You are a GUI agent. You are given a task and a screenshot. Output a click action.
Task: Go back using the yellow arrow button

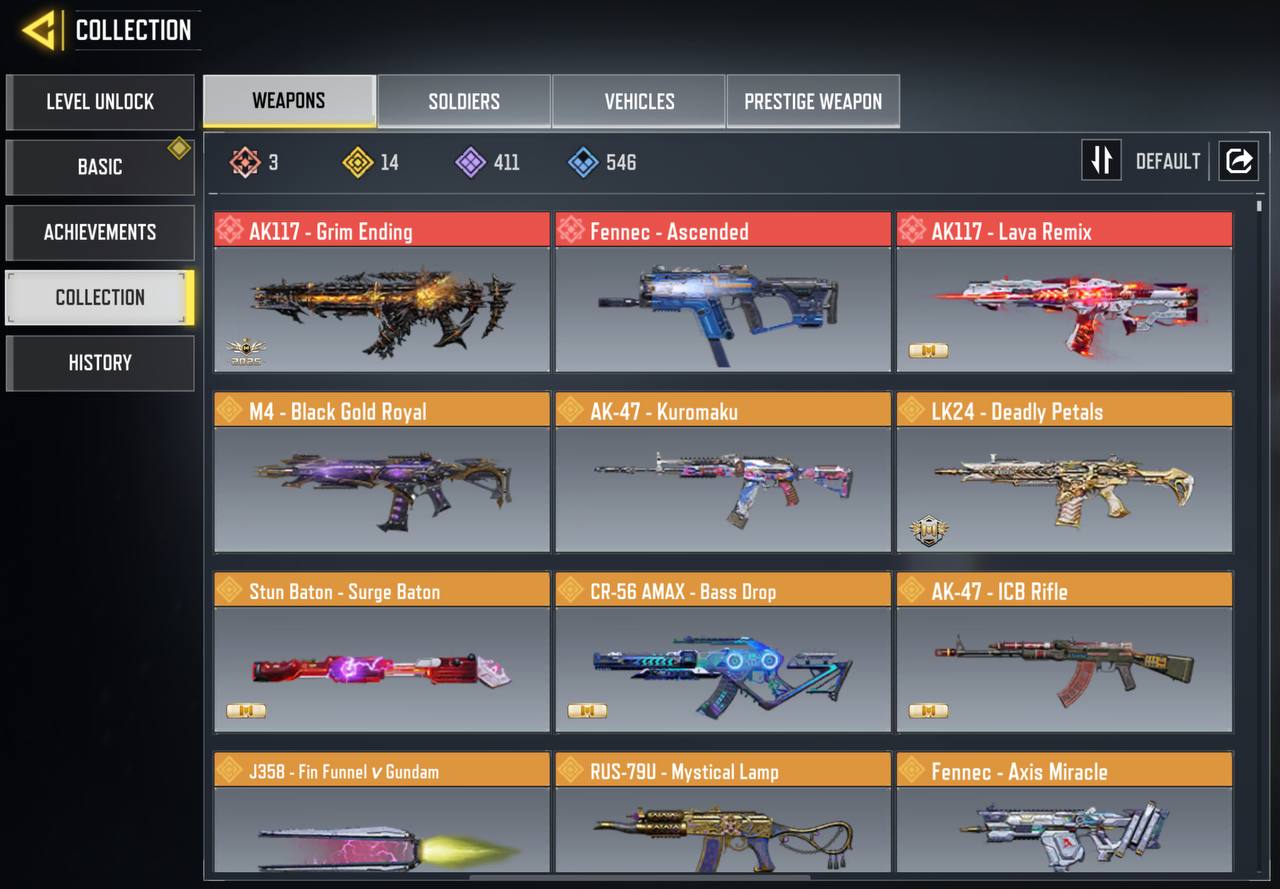[x=39, y=31]
